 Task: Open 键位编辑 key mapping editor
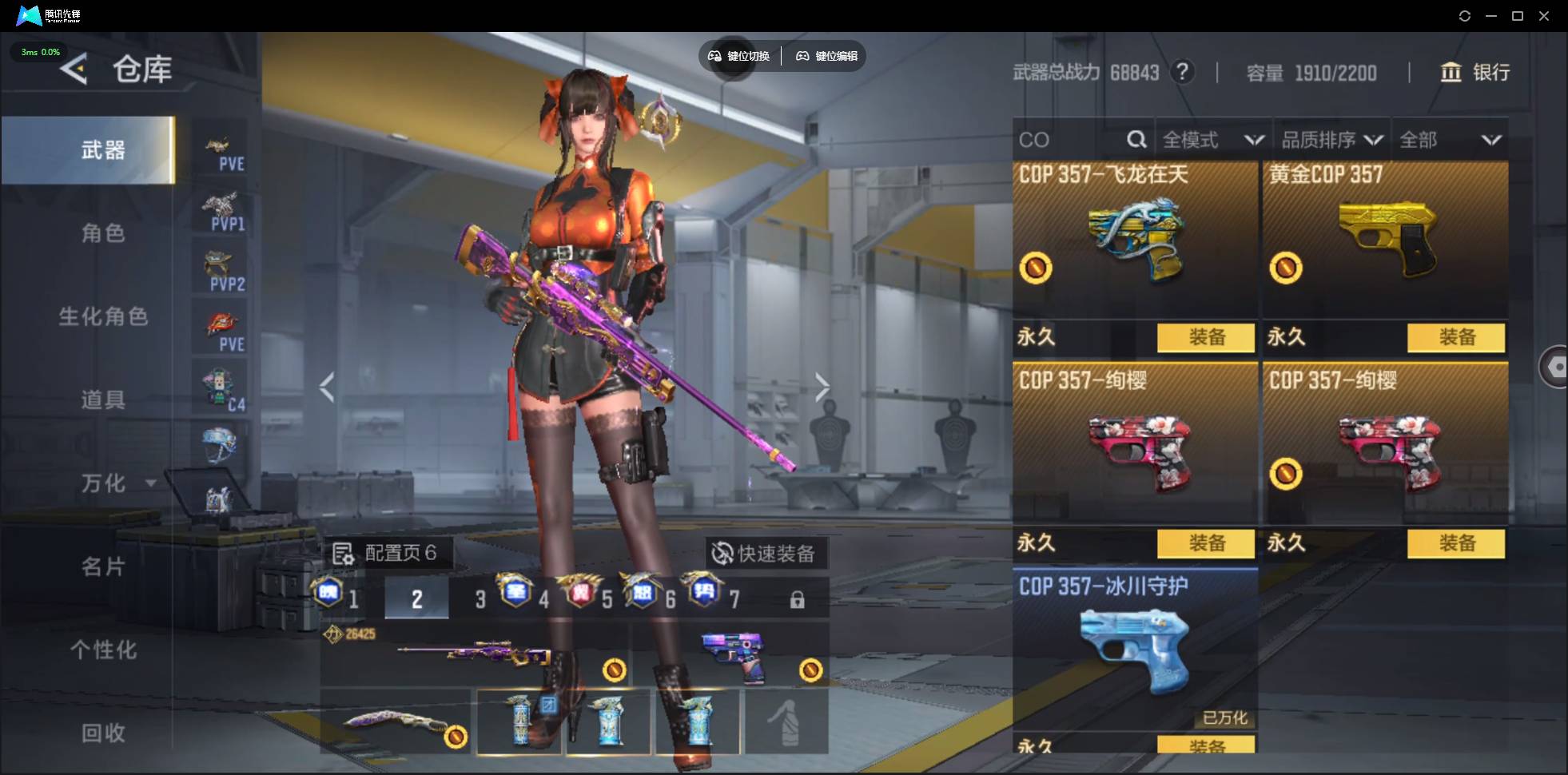coord(827,56)
